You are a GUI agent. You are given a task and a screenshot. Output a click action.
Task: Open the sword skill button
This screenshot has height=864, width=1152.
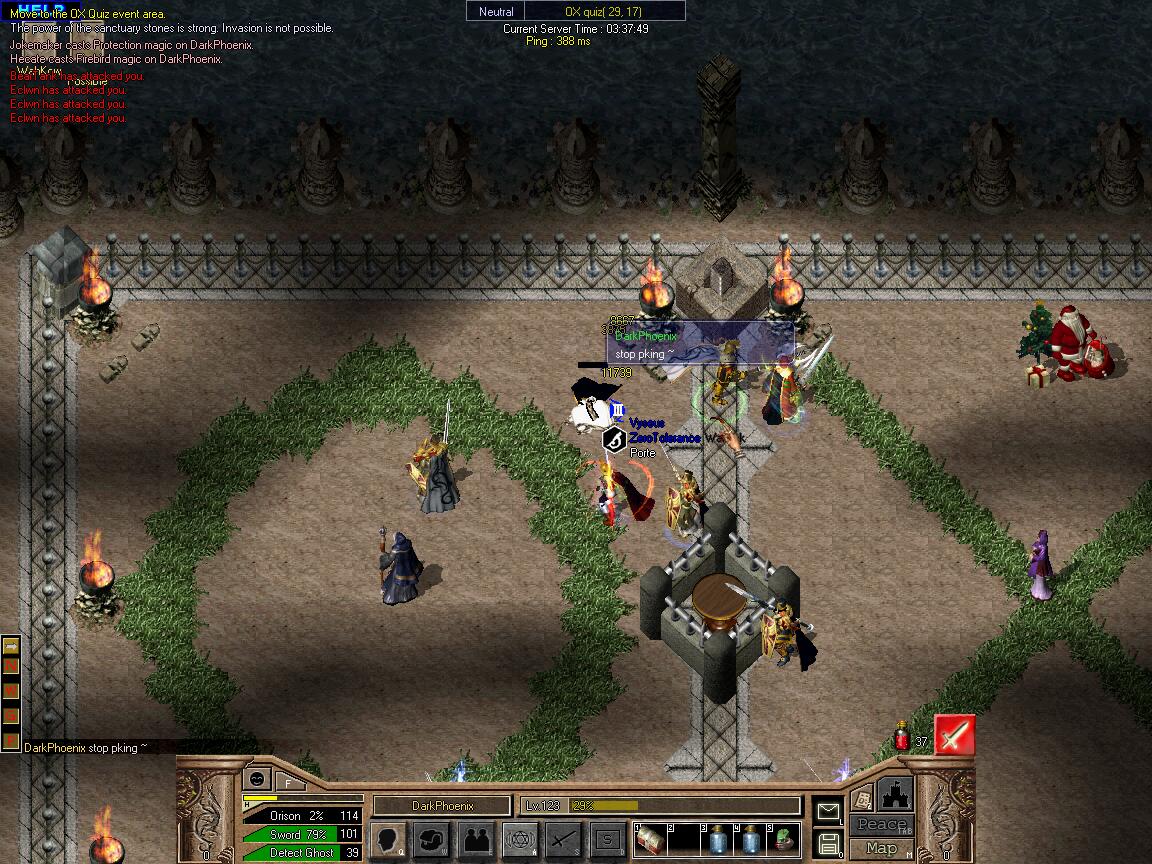(563, 838)
